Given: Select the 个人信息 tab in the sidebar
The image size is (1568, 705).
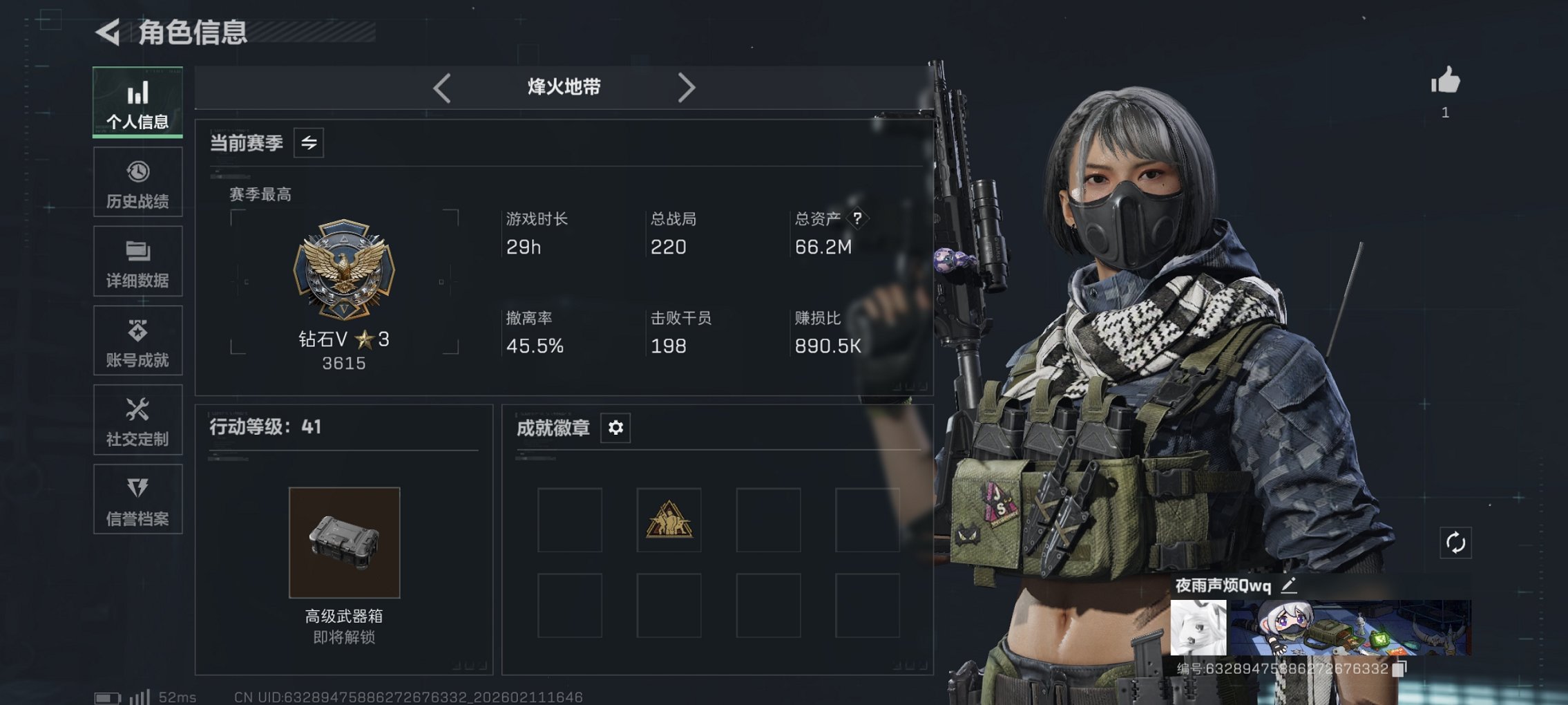Looking at the screenshot, I should (137, 102).
